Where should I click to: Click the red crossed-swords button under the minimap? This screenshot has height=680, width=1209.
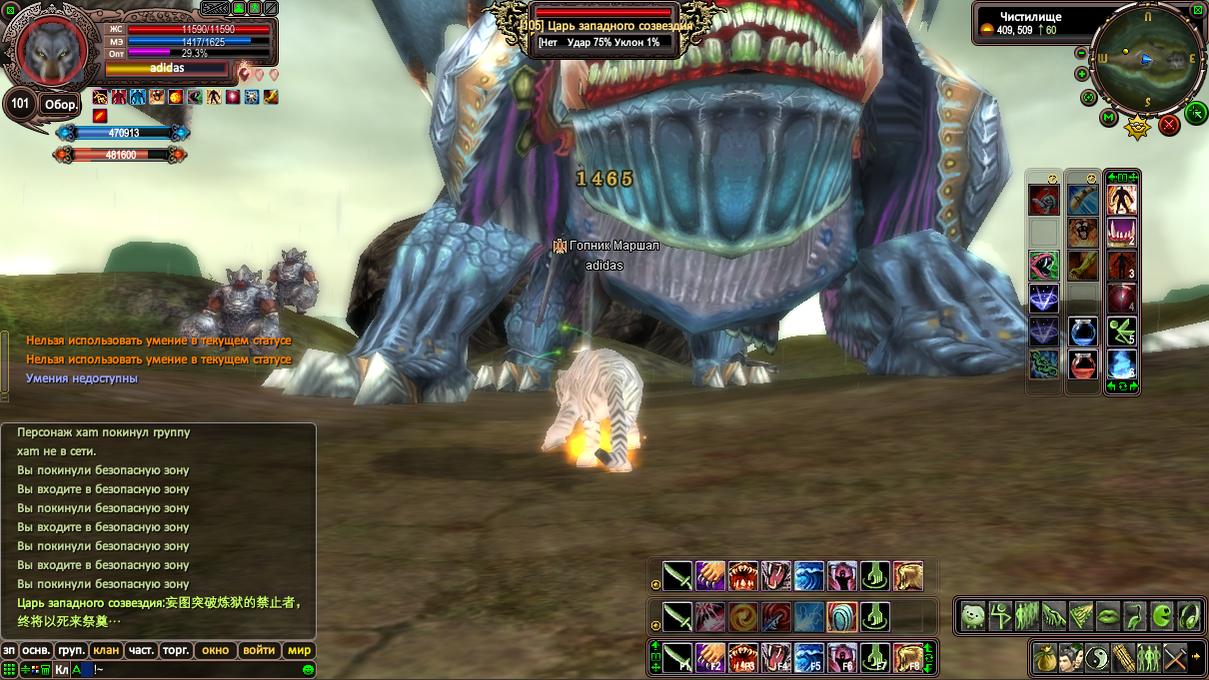click(x=1168, y=125)
